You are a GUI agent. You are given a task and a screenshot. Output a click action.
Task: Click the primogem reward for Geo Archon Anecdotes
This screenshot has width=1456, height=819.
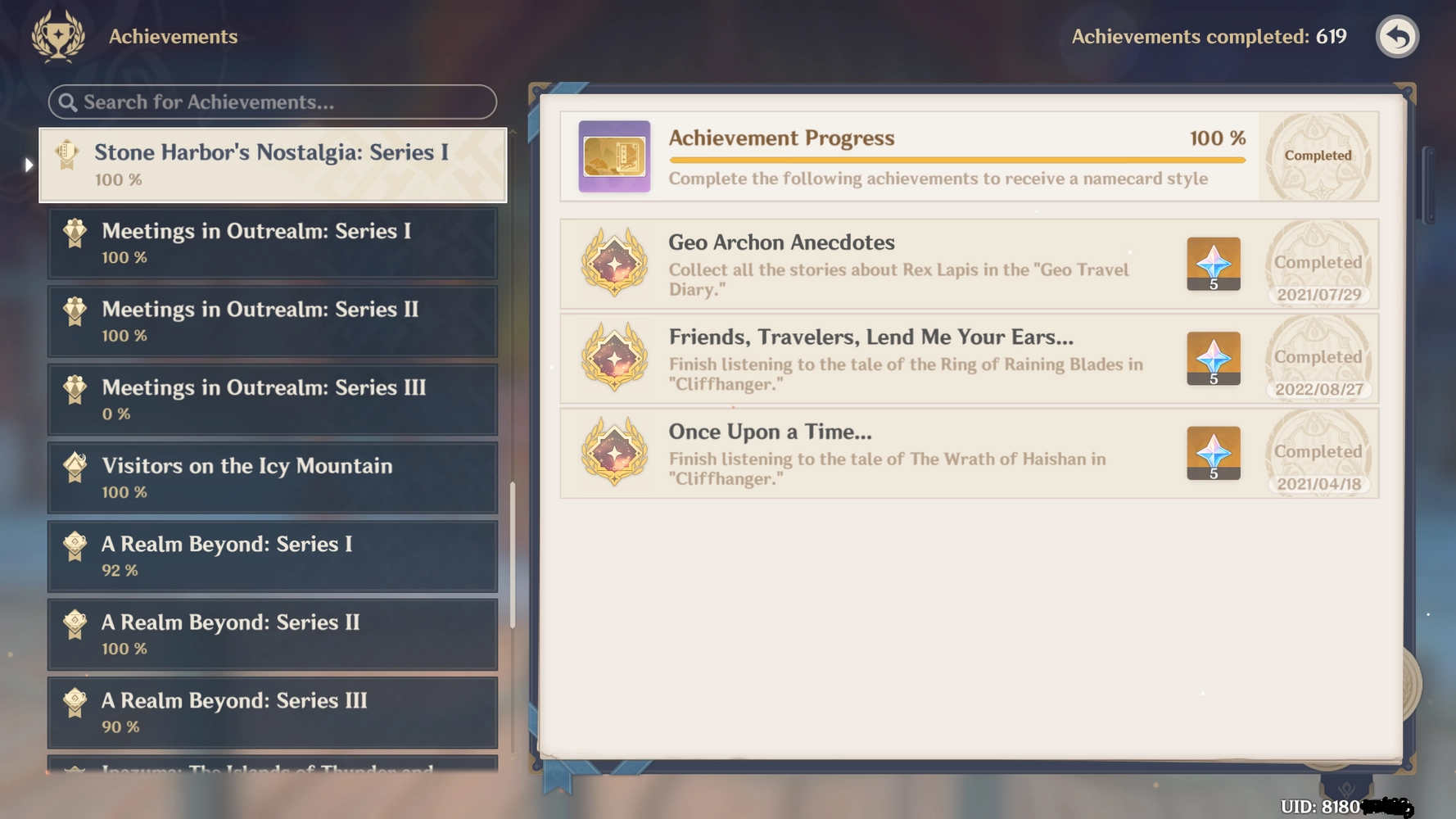(1214, 264)
